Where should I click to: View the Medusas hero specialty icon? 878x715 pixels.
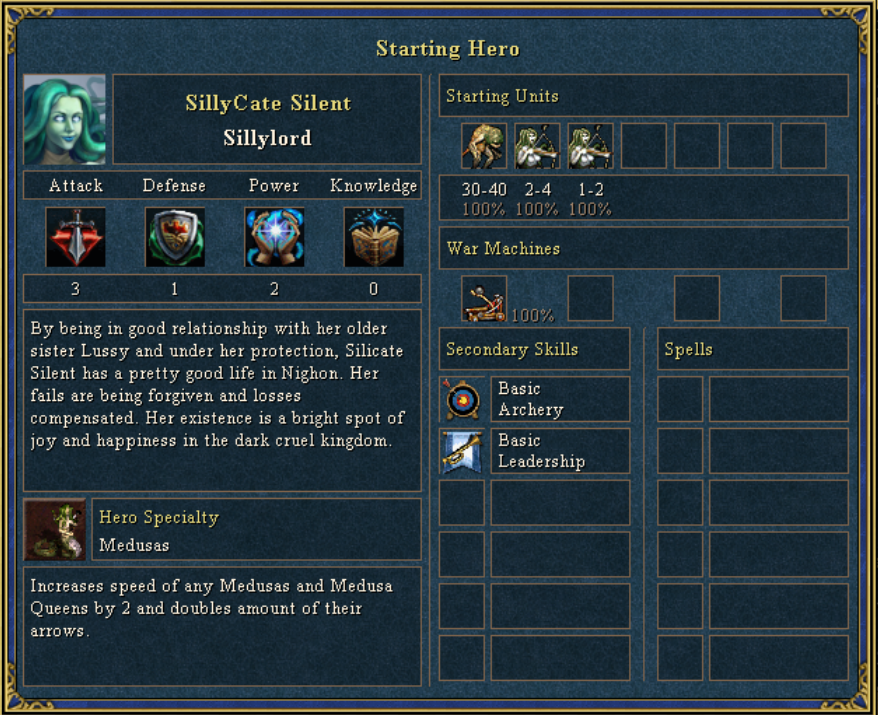(56, 530)
